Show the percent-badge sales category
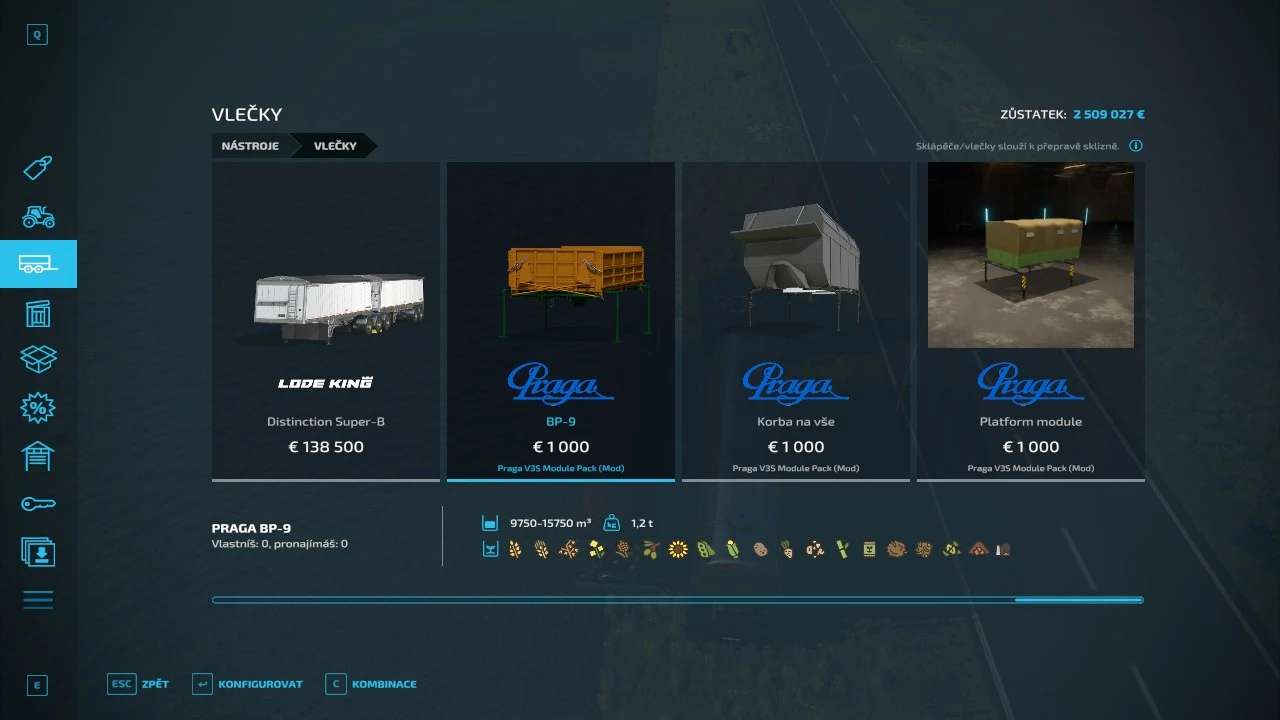This screenshot has width=1280, height=720. (38, 408)
